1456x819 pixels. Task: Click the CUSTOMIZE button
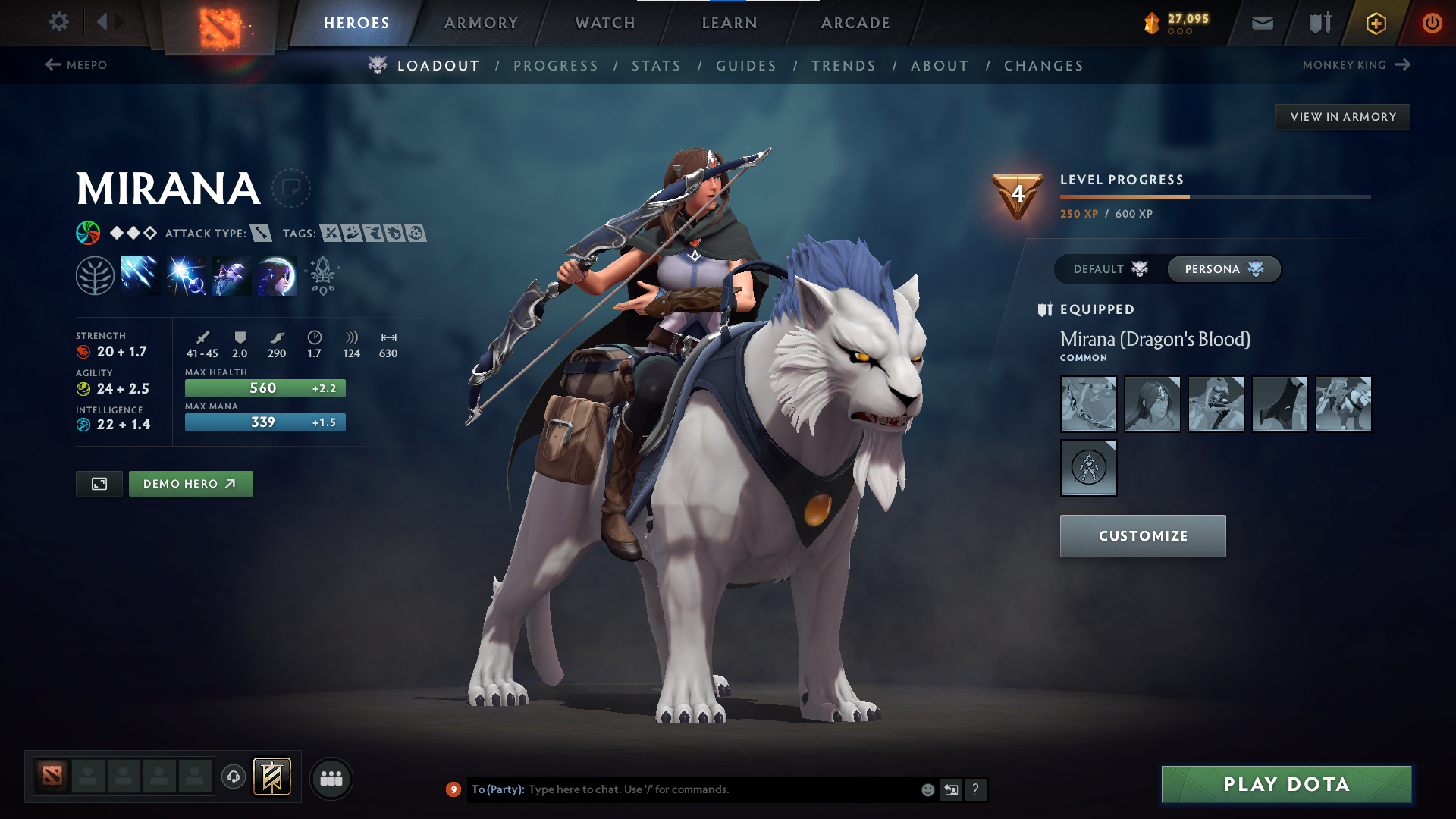(1142, 535)
